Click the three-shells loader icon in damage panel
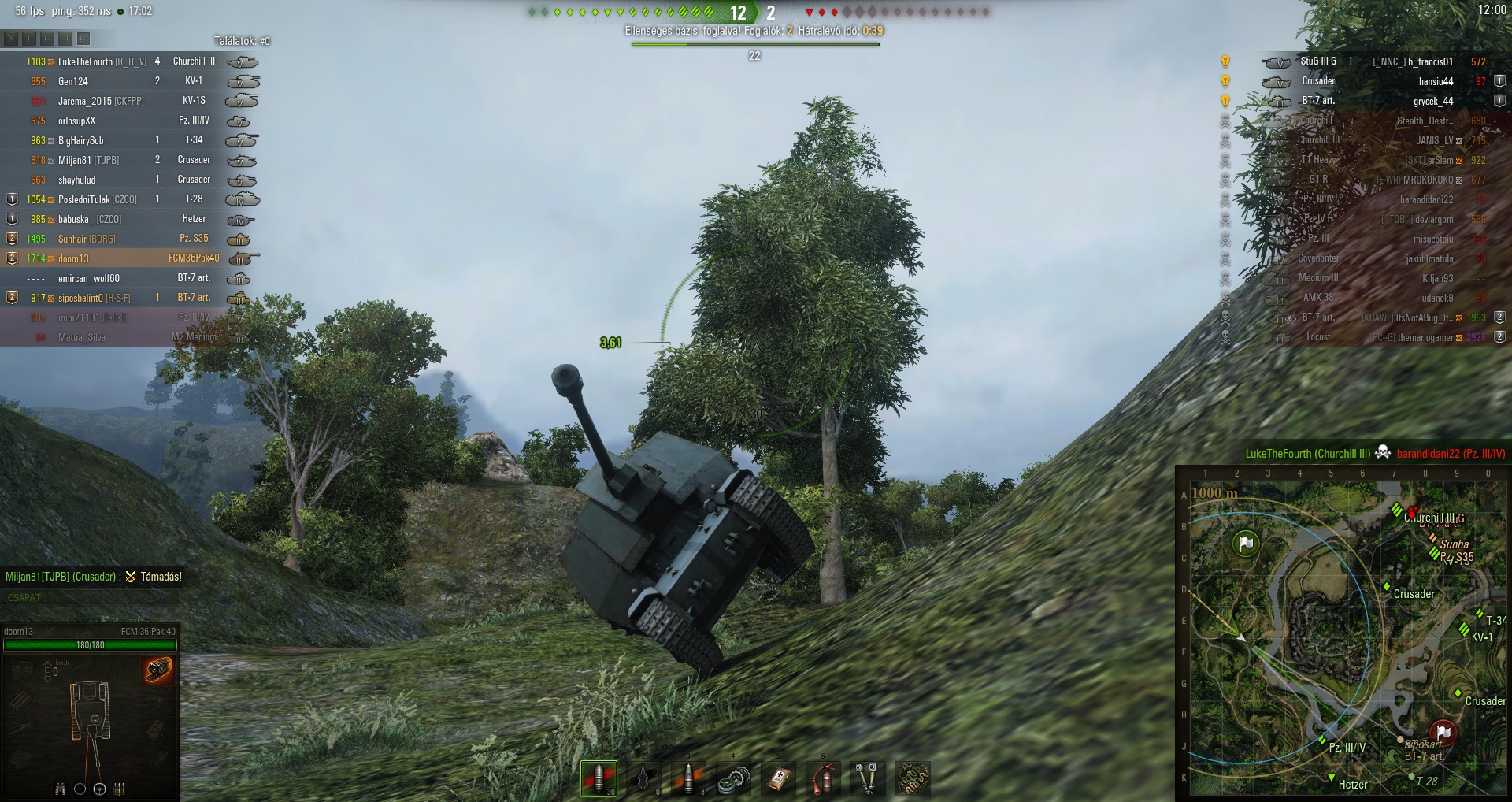 pyautogui.click(x=120, y=789)
